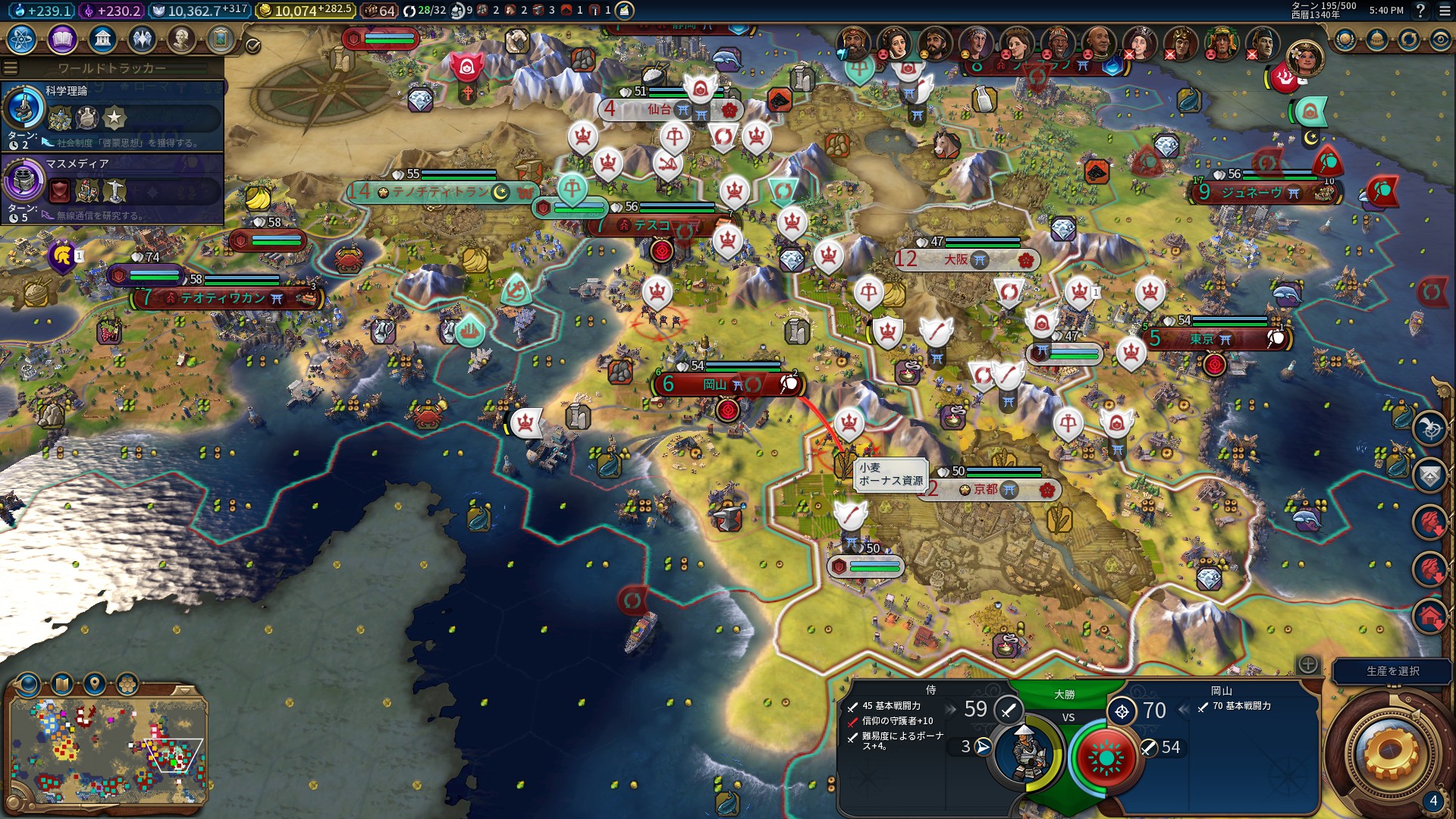Open the espionage eye icon

(x=1440, y=39)
